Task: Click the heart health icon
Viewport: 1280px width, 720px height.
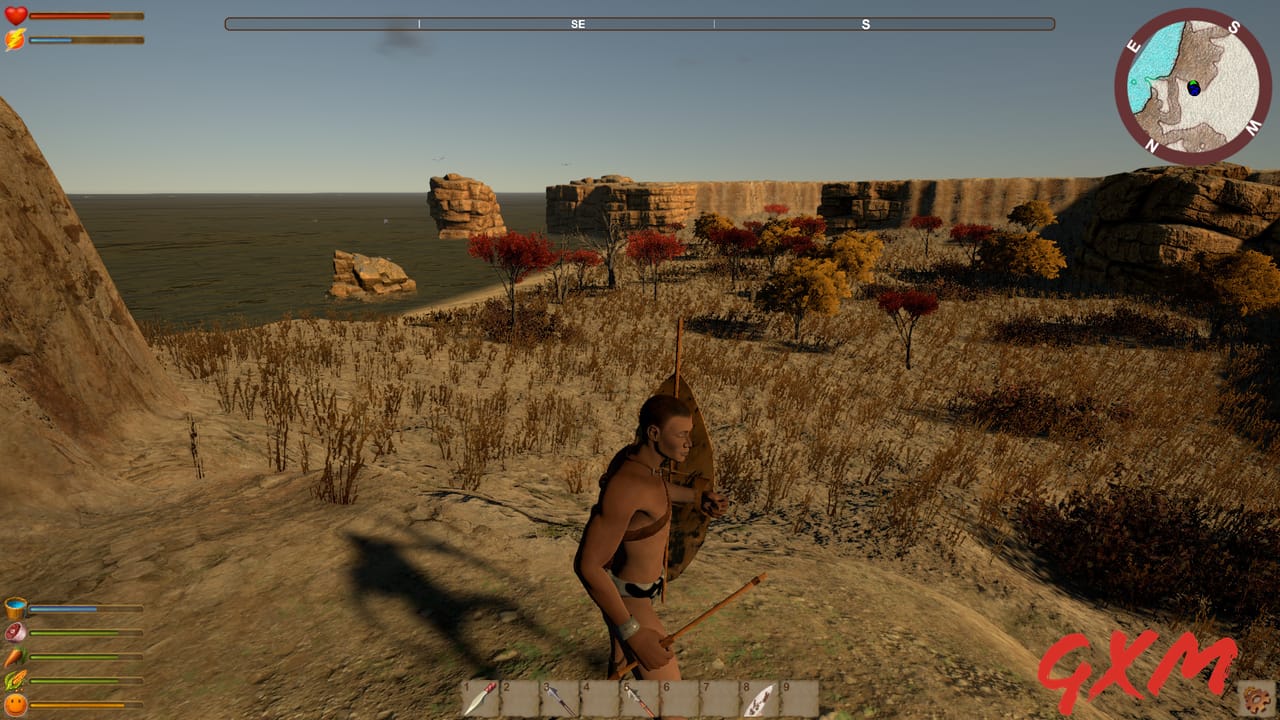Action: pos(14,16)
